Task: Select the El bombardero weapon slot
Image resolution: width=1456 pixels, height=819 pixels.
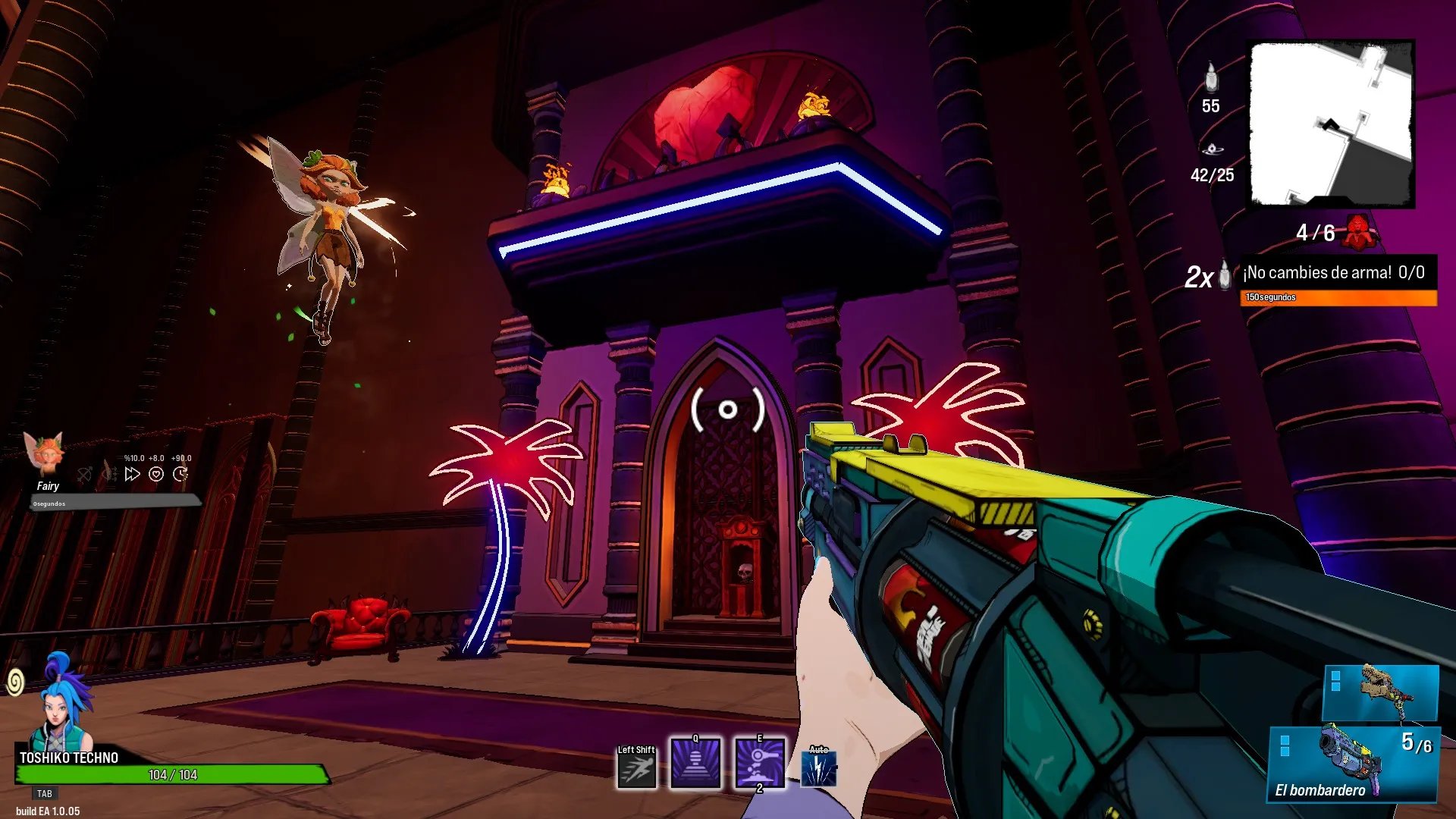Action: click(1353, 764)
